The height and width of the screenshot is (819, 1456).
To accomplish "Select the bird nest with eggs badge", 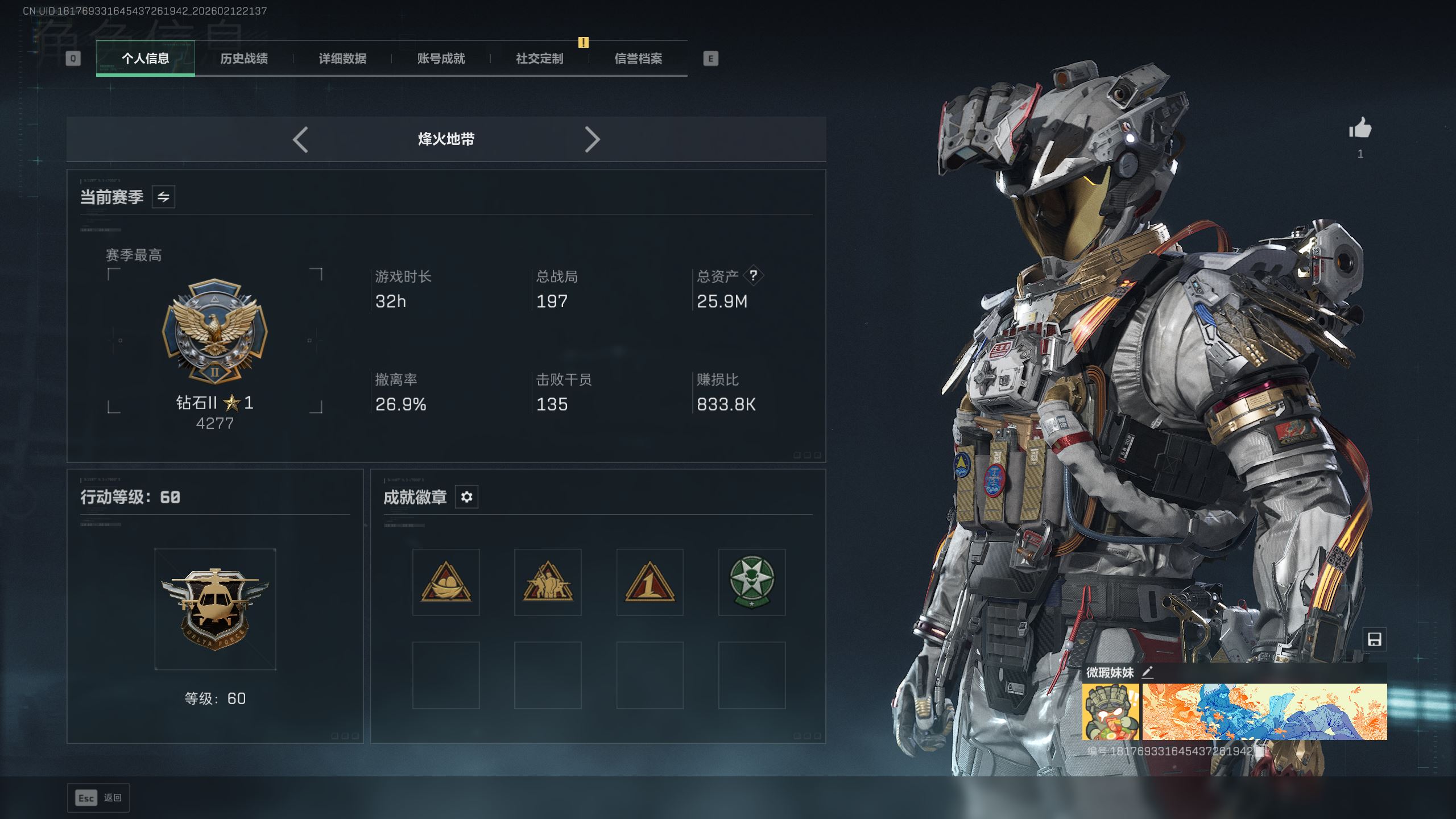I will point(446,582).
